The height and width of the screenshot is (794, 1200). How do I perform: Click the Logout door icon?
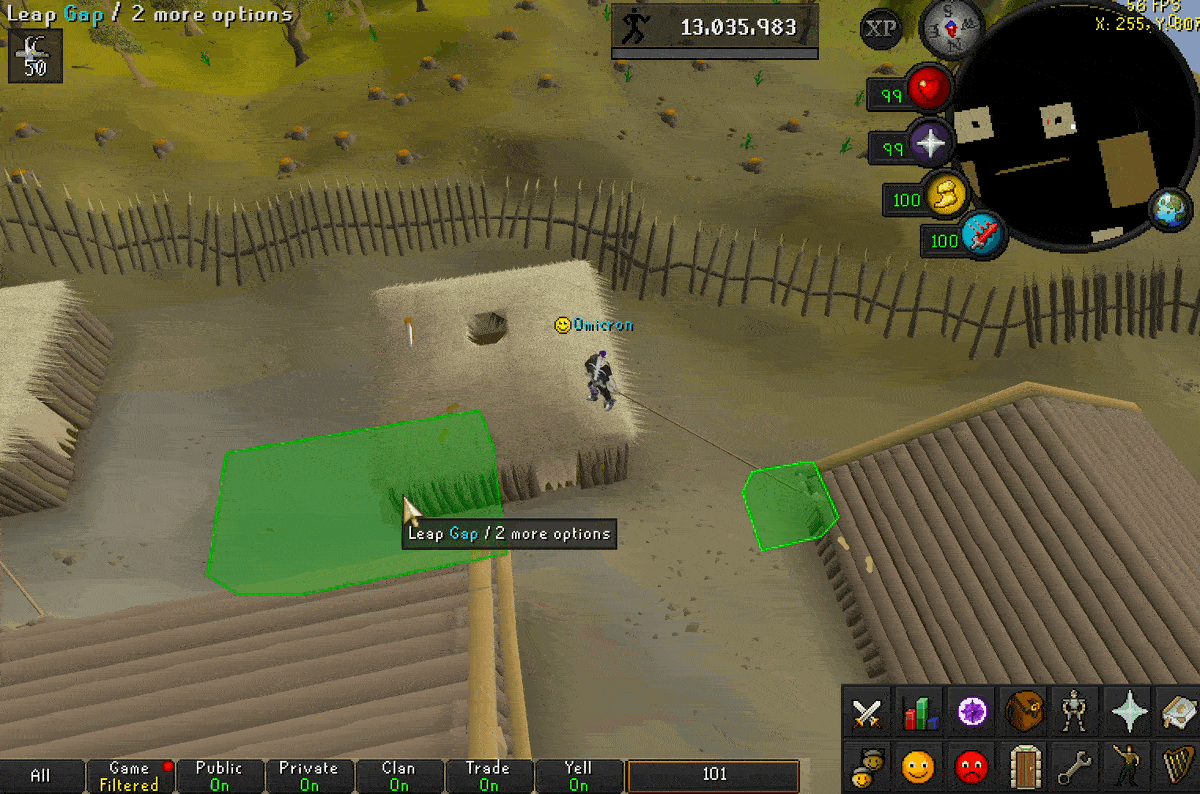1025,767
